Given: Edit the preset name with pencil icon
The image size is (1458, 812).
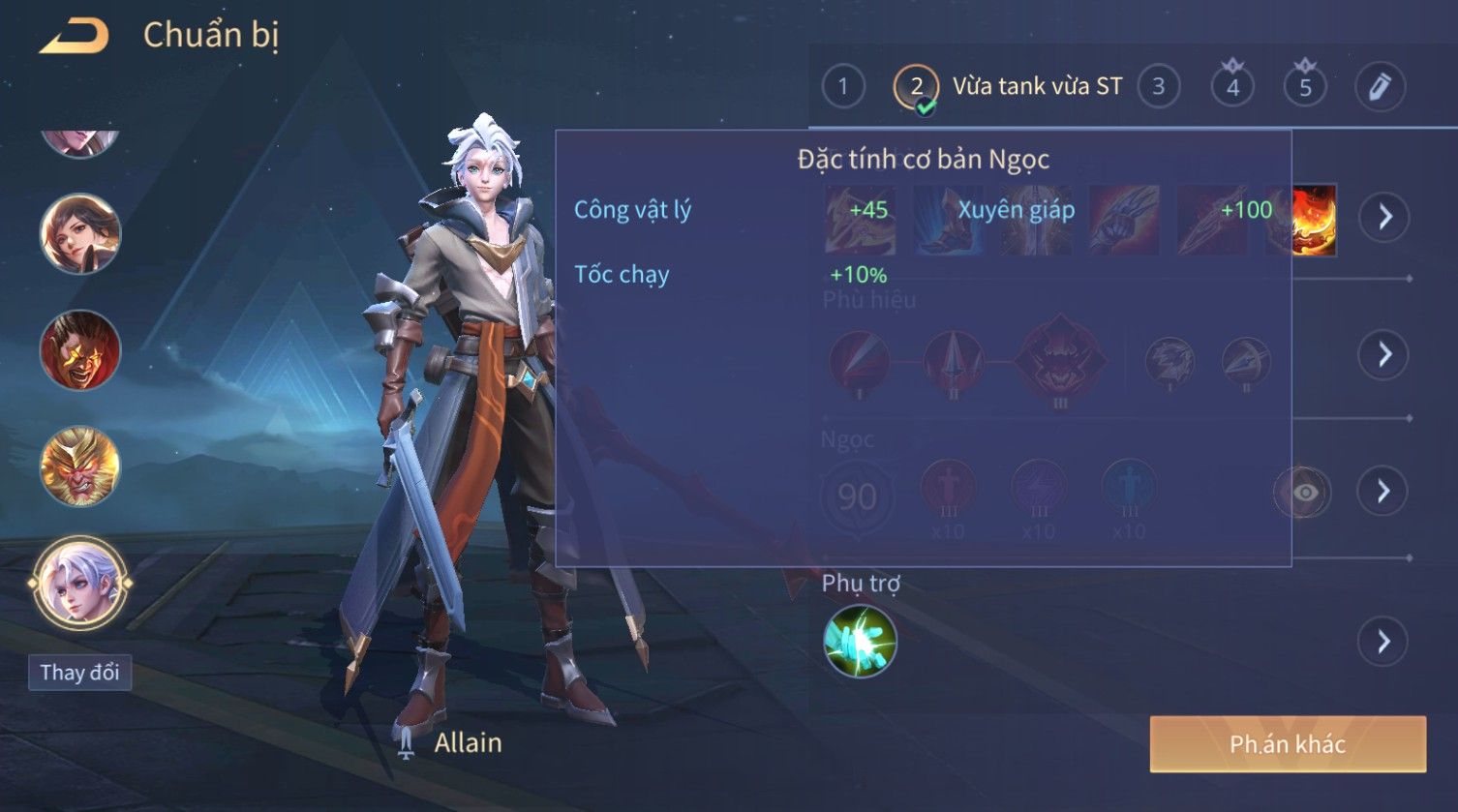Looking at the screenshot, I should click(1379, 87).
